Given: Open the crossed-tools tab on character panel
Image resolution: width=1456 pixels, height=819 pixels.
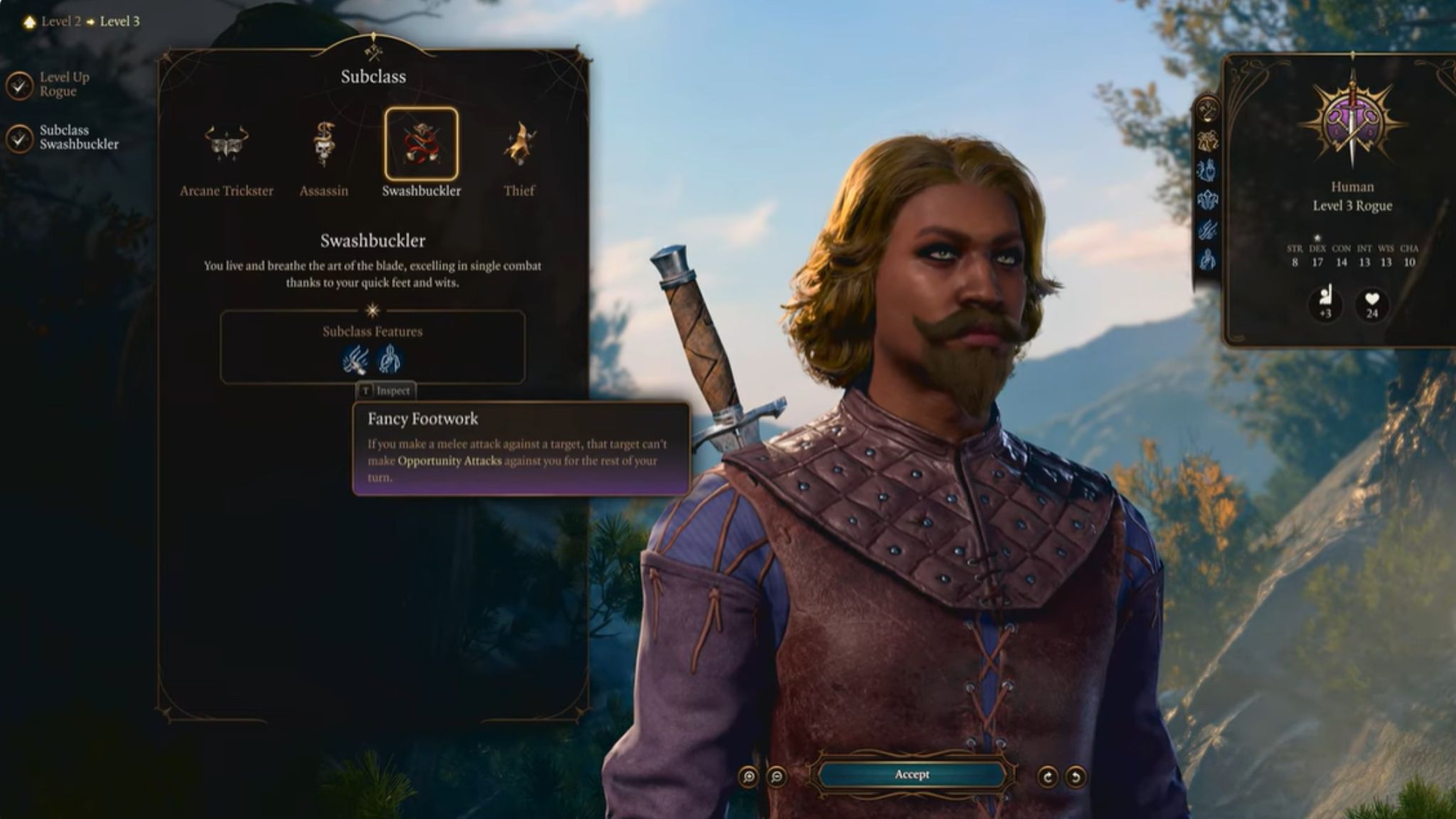Looking at the screenshot, I should tap(1207, 109).
